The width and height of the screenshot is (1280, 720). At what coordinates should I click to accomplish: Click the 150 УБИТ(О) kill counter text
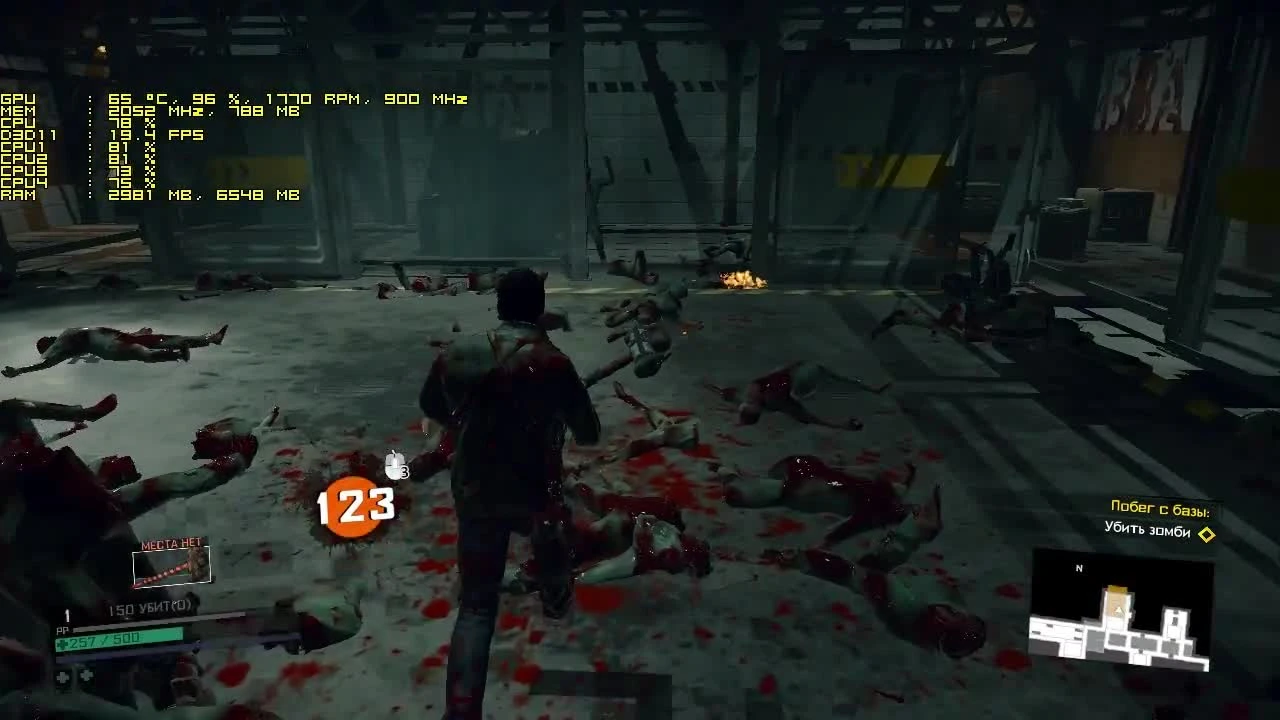coord(150,606)
